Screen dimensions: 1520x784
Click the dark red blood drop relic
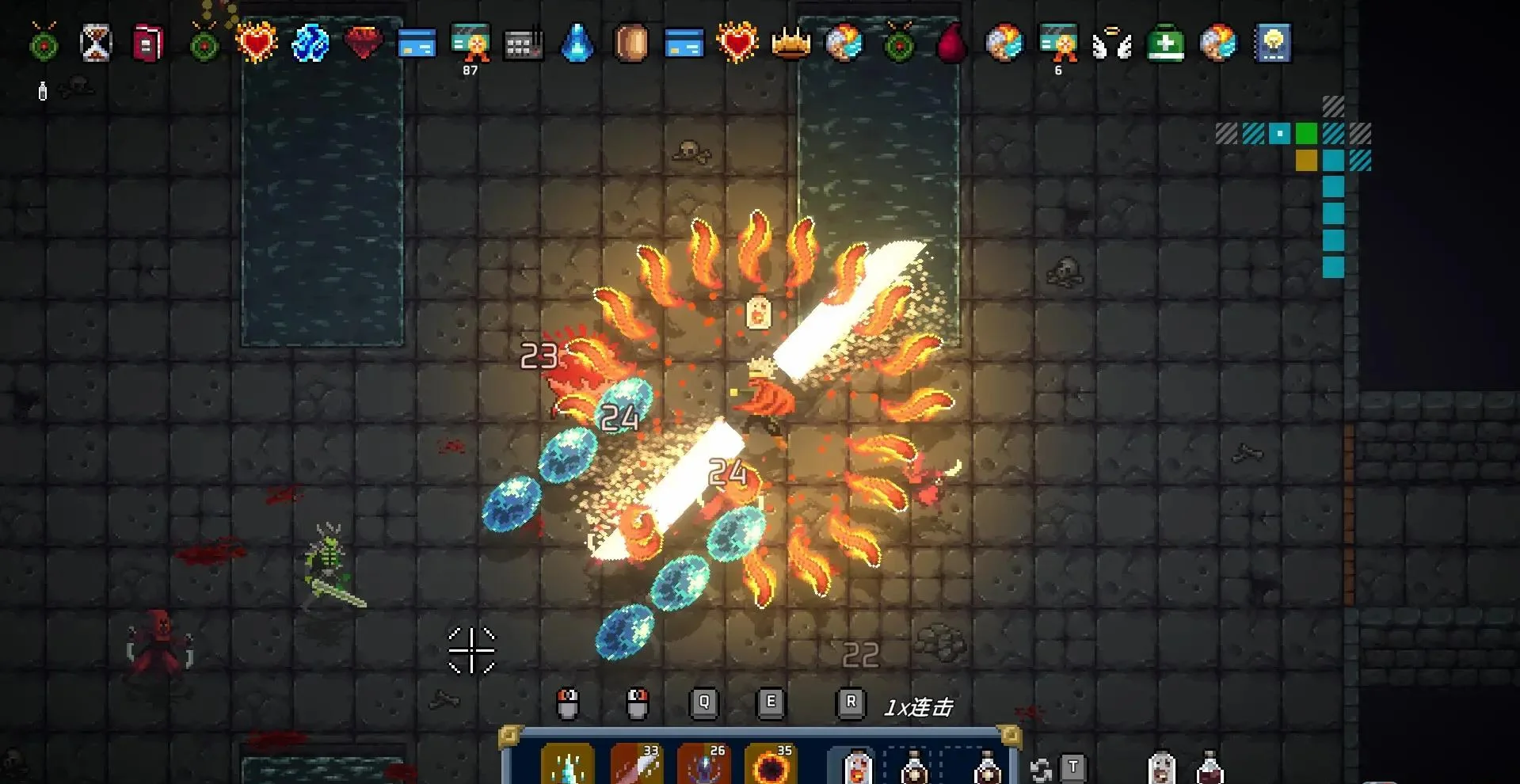pos(951,43)
